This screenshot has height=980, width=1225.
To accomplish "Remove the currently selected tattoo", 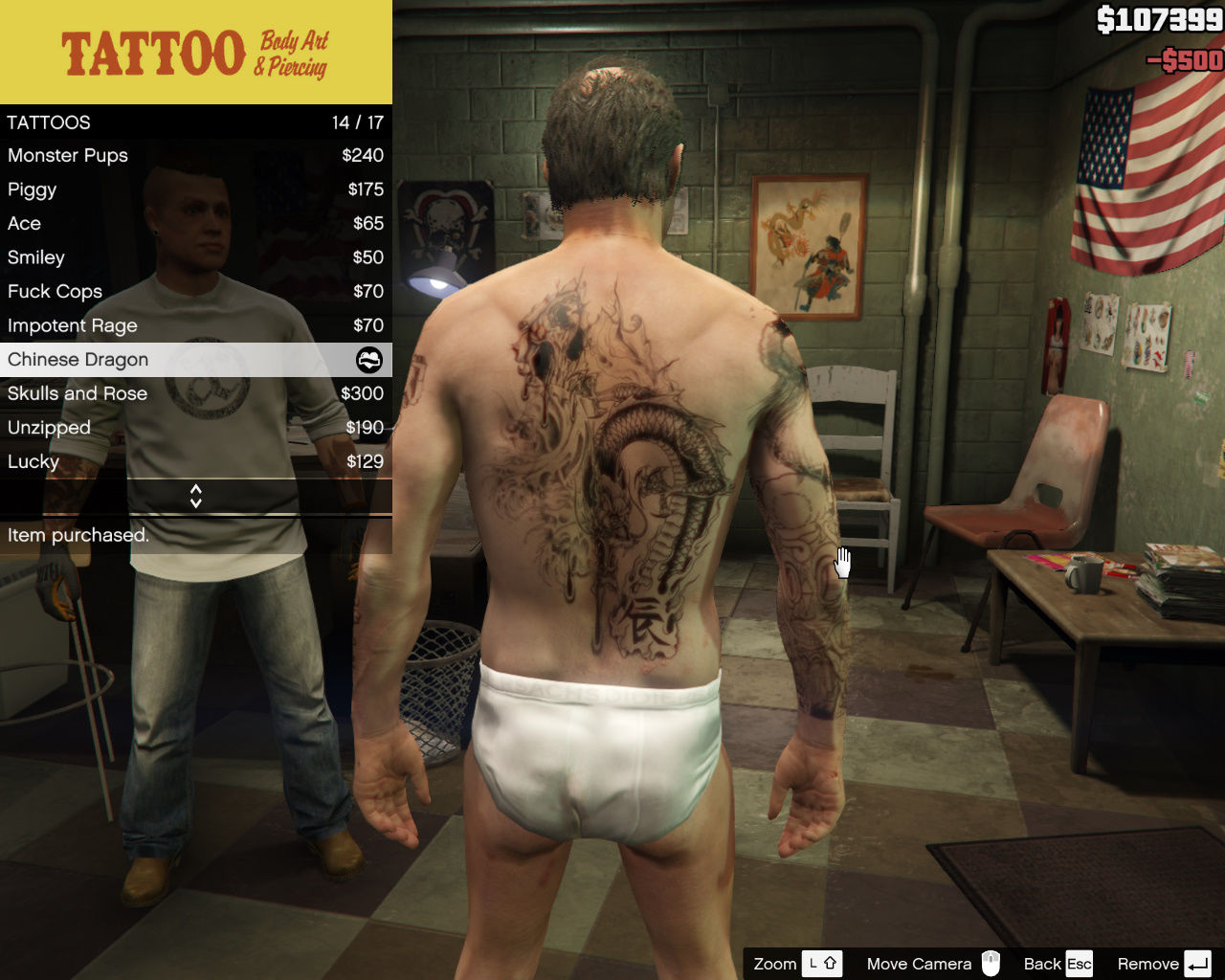I will [x=1163, y=964].
